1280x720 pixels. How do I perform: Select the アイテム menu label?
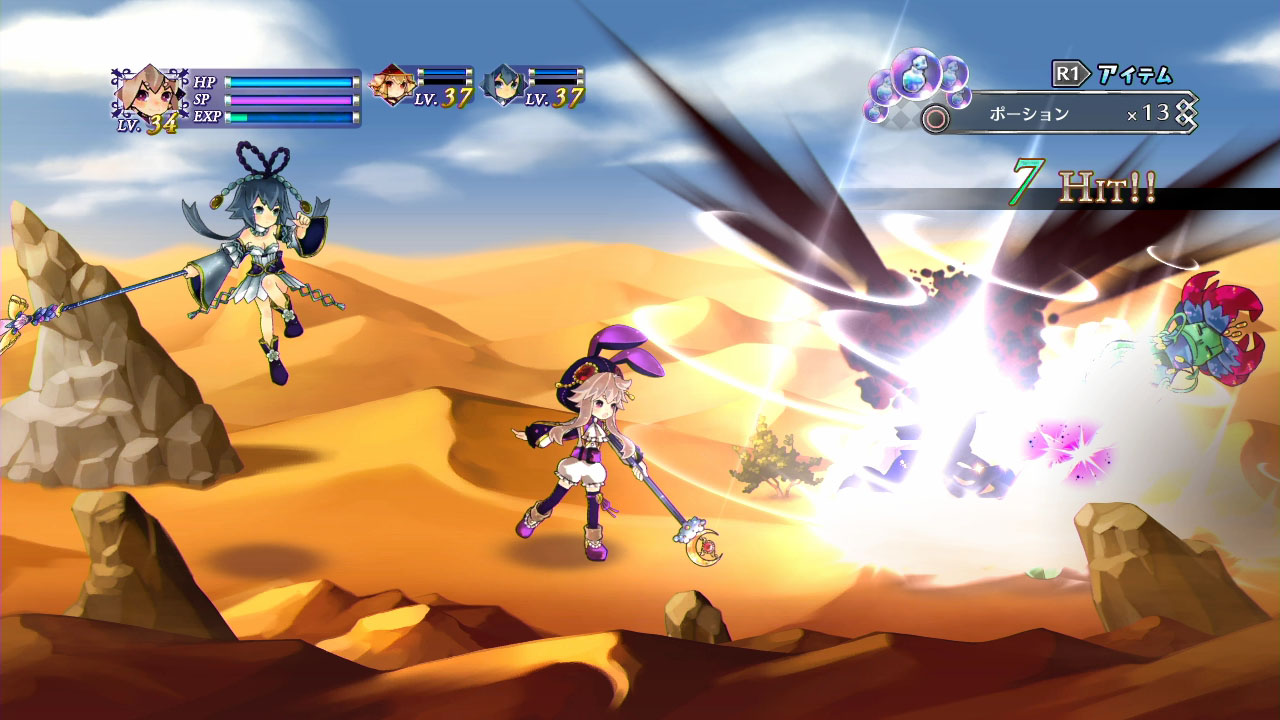1134,73
